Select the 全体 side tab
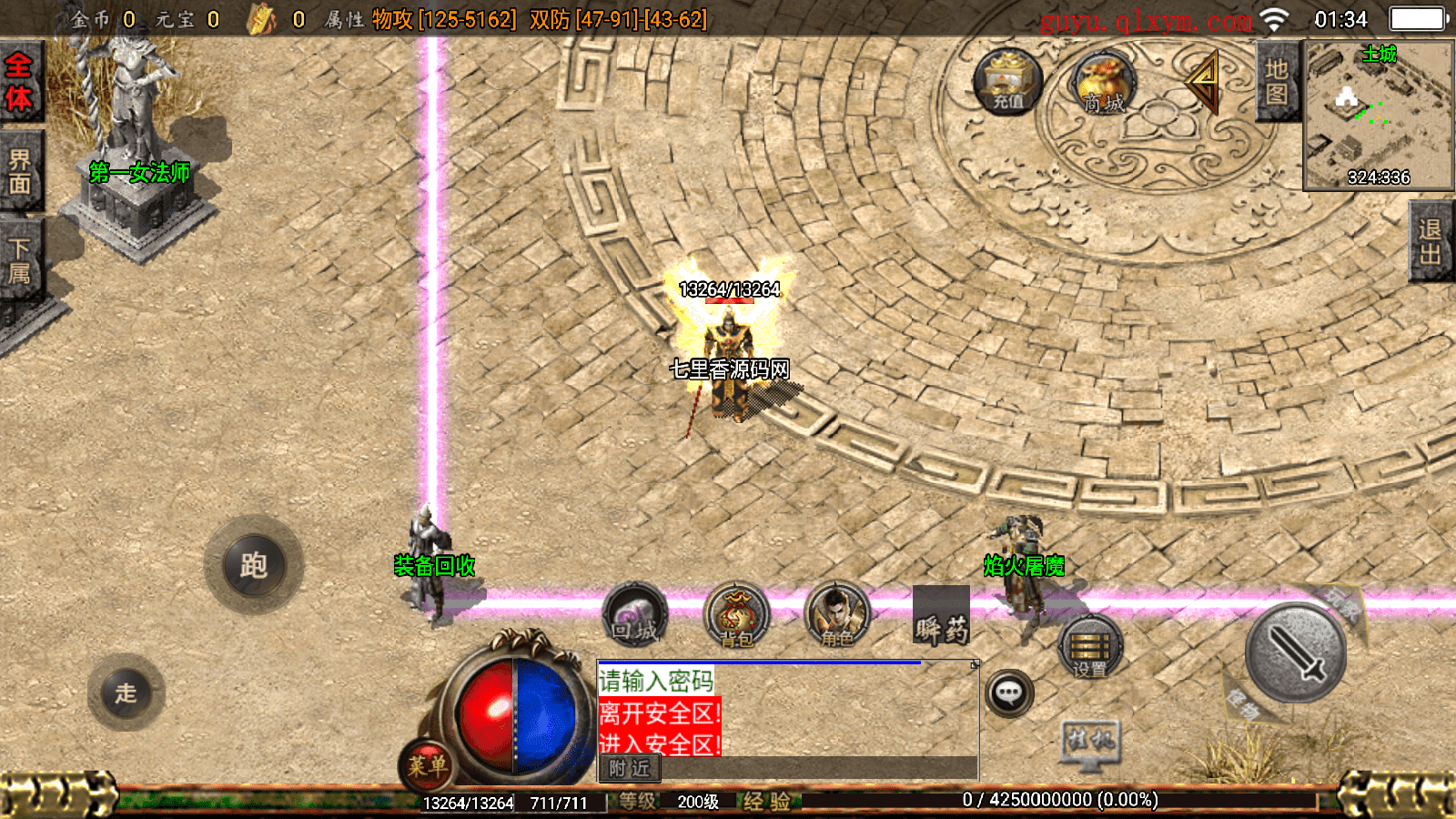Viewport: 1456px width, 819px height. click(19, 82)
